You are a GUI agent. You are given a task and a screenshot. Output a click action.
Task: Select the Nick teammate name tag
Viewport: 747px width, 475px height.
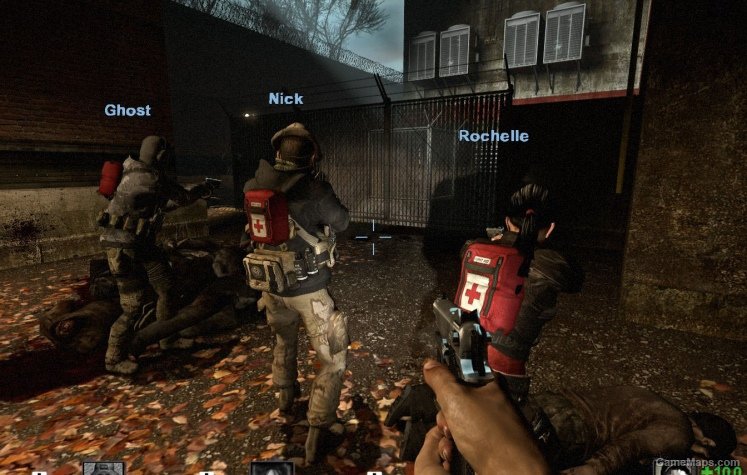tap(285, 98)
